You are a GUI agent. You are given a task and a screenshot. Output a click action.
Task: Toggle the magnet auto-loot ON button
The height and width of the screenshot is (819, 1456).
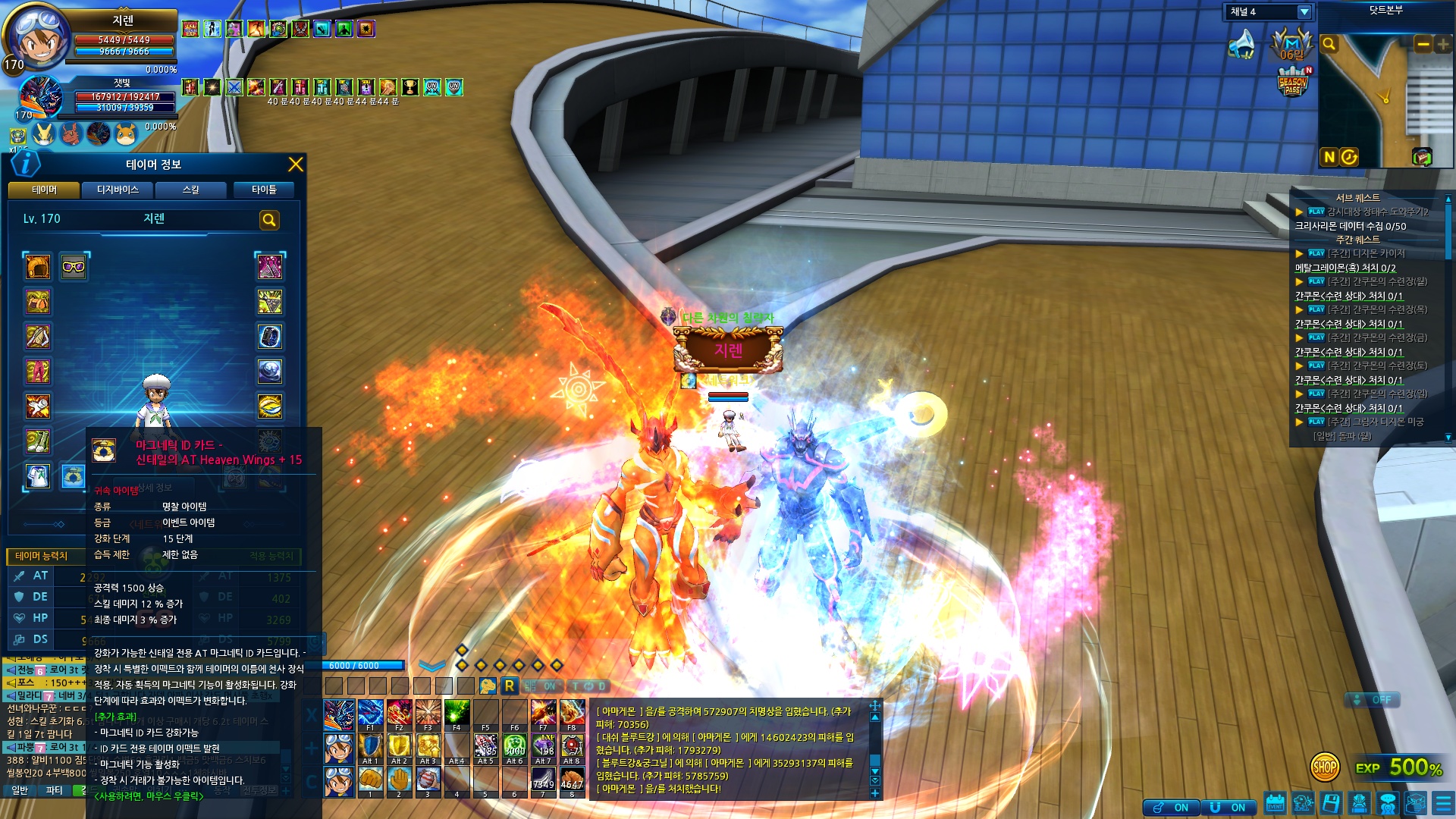coord(1230,808)
